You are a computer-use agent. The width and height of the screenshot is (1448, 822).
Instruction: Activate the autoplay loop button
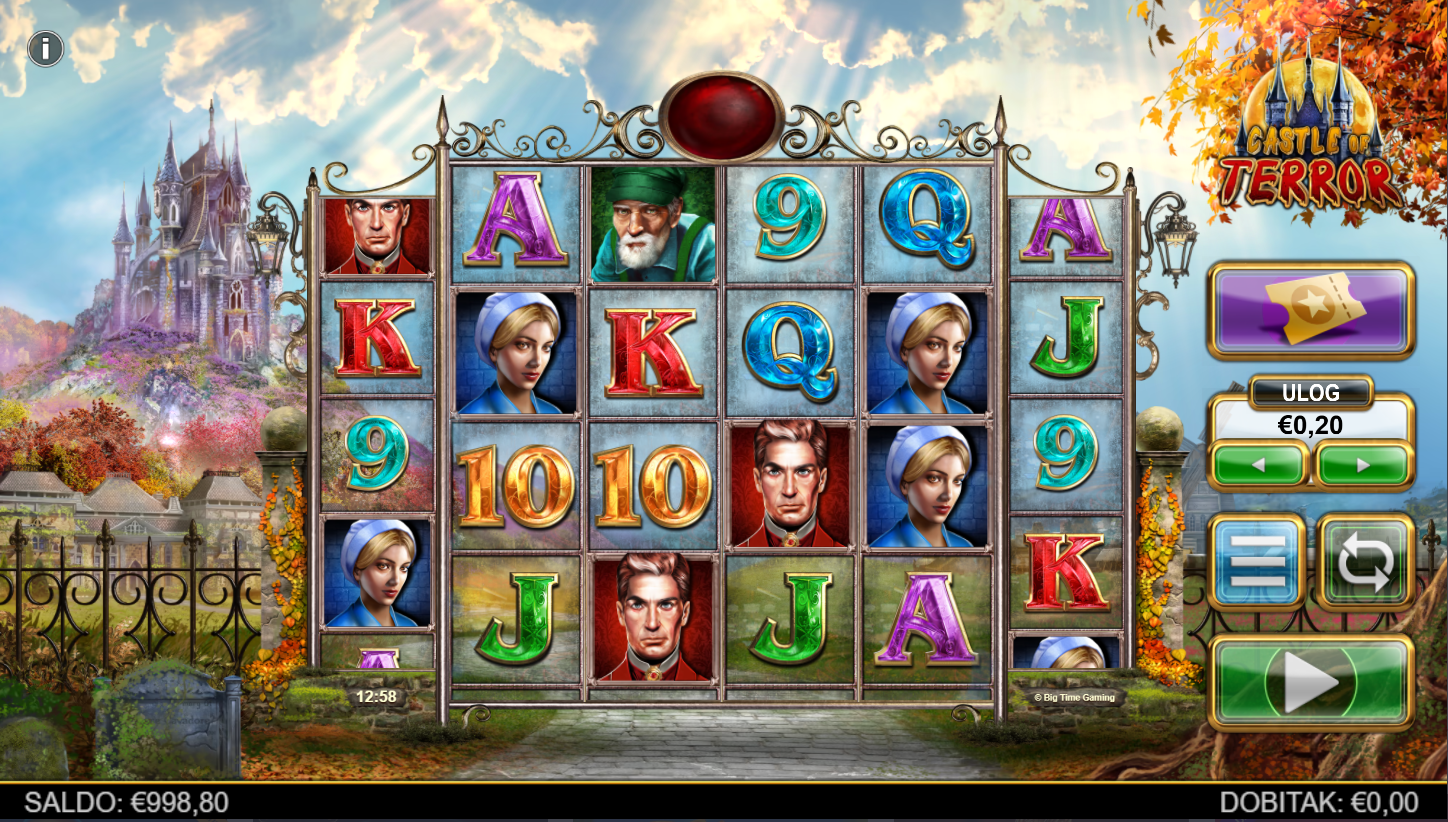point(1365,562)
